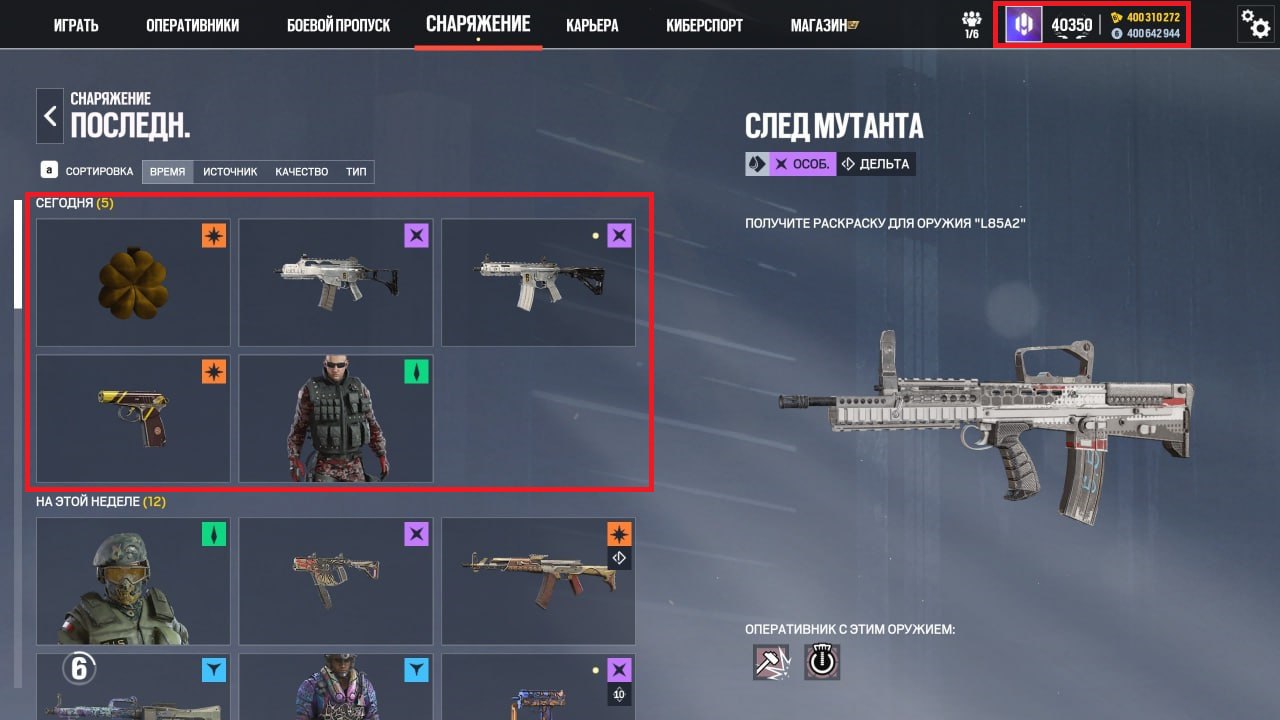Switch sorting to КАЧЕСТВО

point(301,171)
